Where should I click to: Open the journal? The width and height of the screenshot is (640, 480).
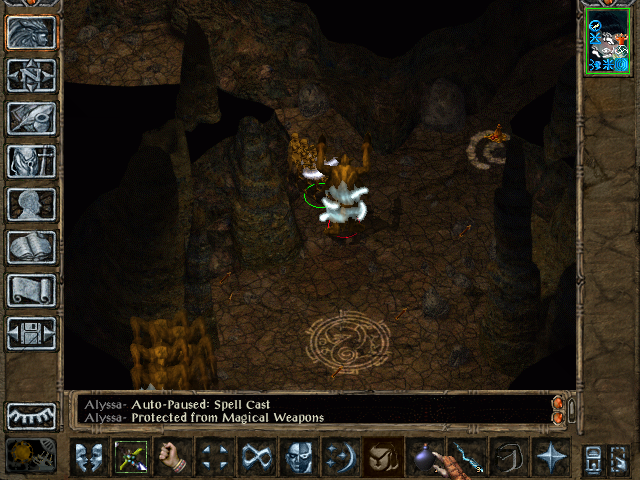coord(31,118)
